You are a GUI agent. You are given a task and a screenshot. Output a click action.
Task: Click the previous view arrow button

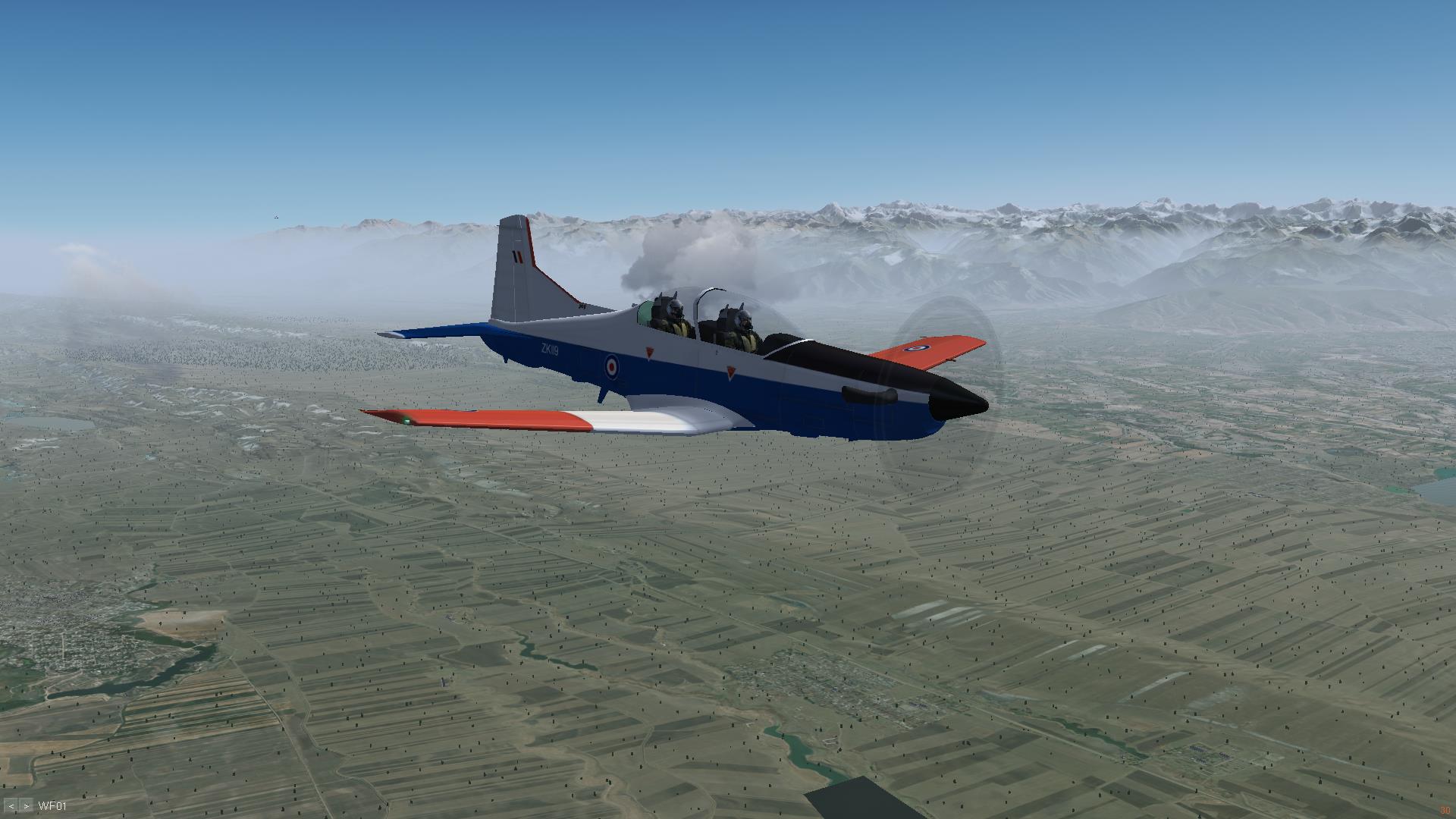(x=11, y=806)
